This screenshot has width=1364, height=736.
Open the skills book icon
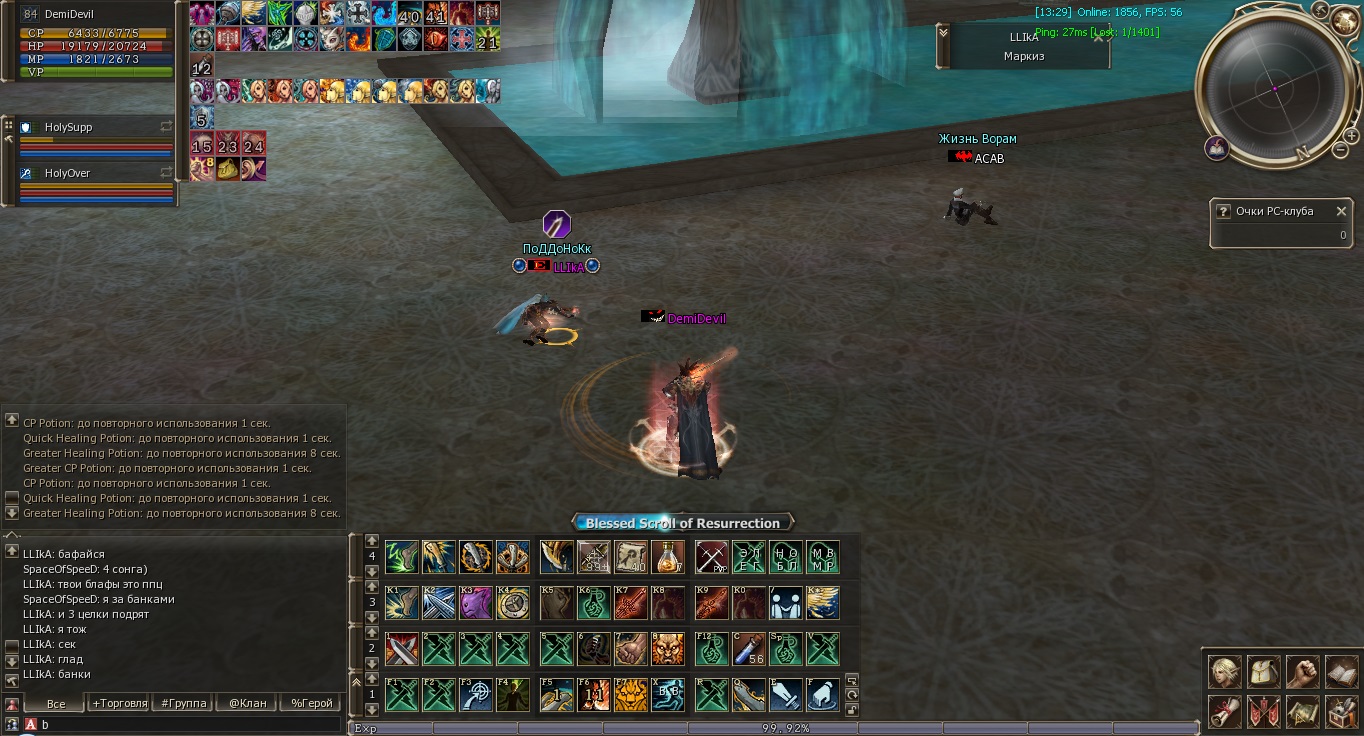(1341, 672)
